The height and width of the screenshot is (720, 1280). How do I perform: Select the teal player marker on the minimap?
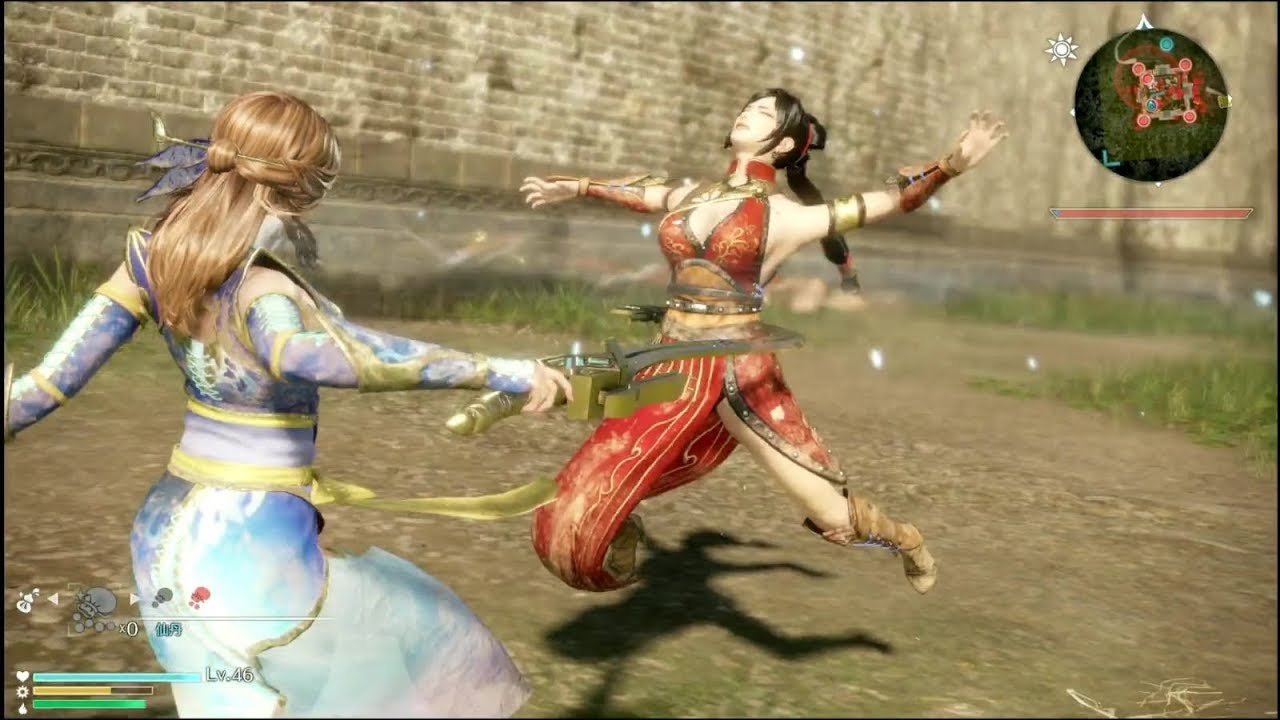(1152, 103)
